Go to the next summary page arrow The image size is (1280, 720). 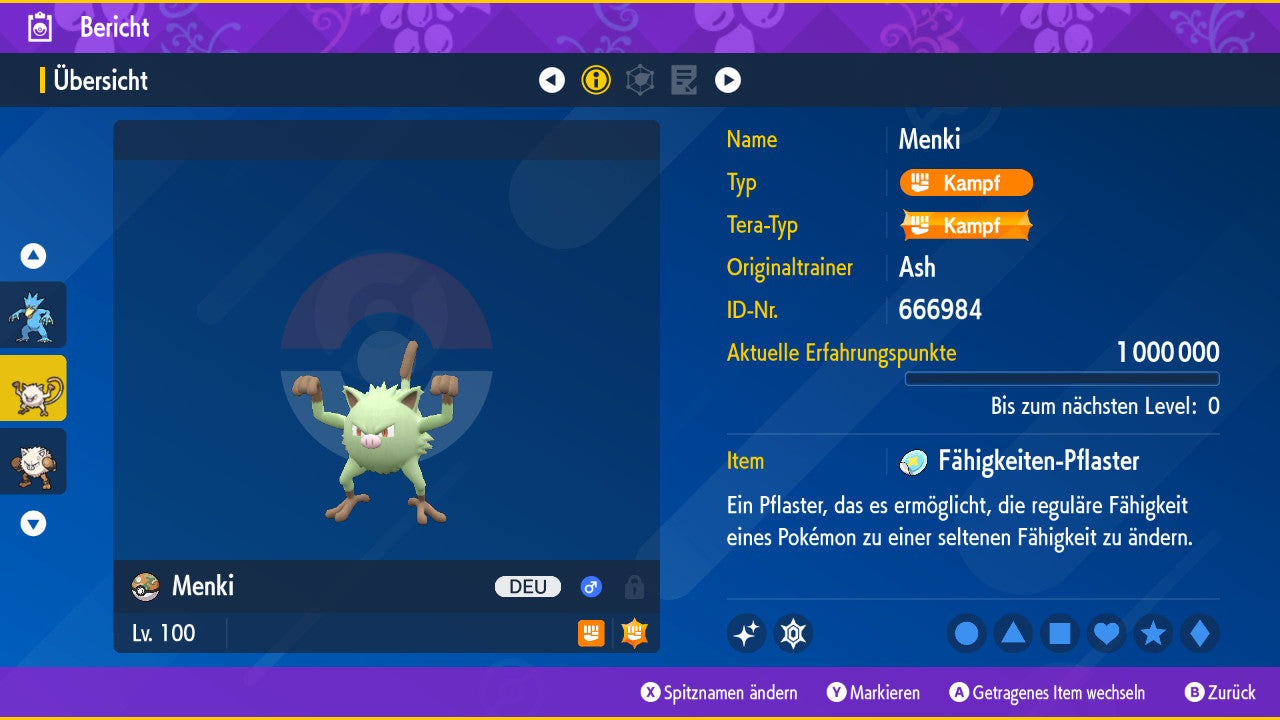tap(728, 80)
